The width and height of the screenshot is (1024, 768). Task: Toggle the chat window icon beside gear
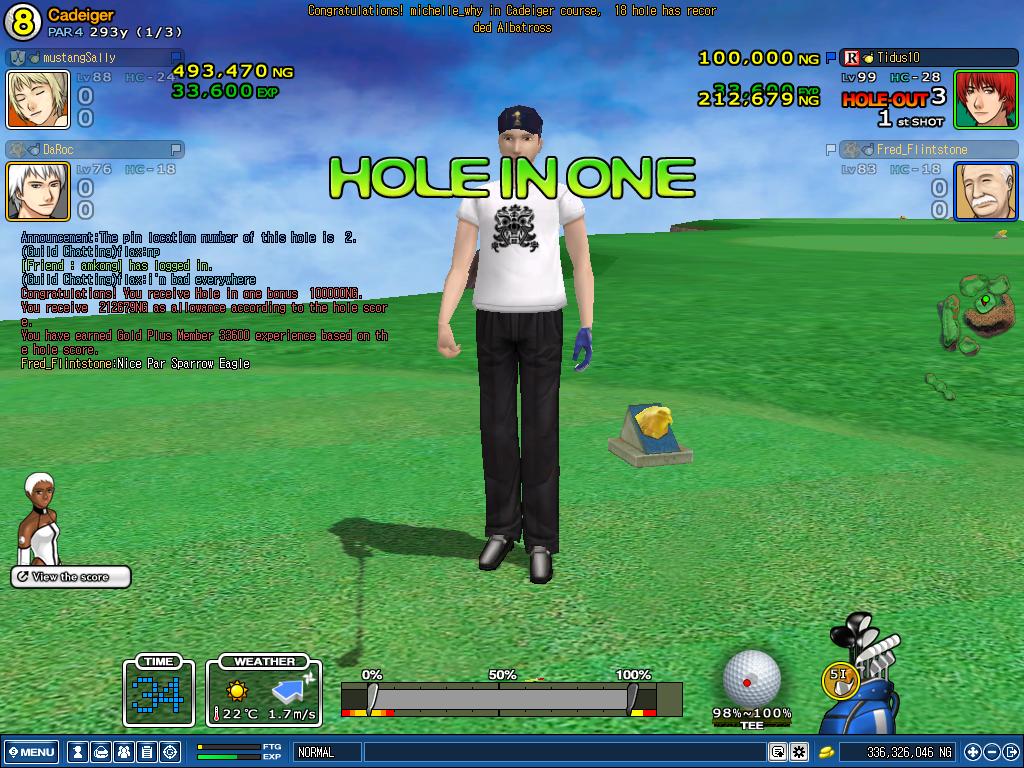(778, 752)
